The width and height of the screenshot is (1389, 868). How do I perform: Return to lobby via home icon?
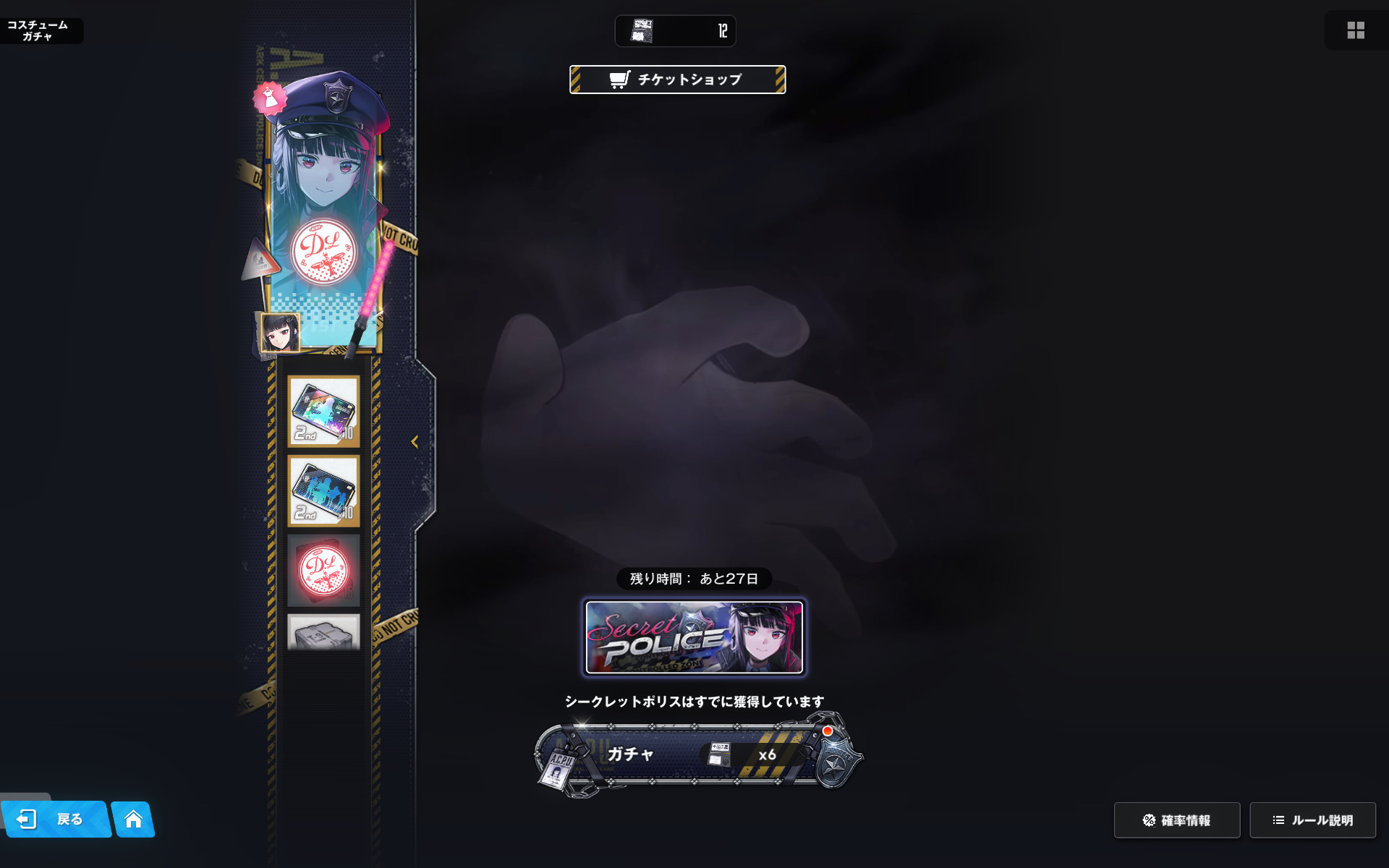click(133, 819)
